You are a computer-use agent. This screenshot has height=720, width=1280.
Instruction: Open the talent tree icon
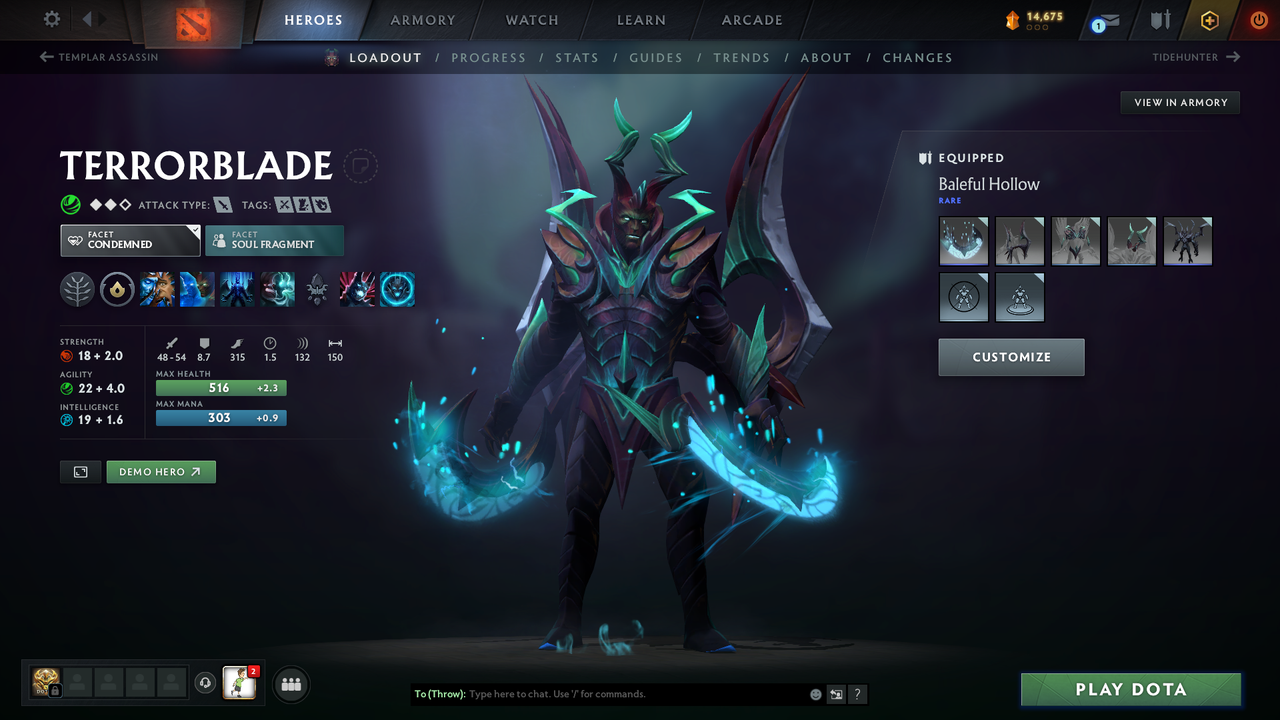point(78,289)
